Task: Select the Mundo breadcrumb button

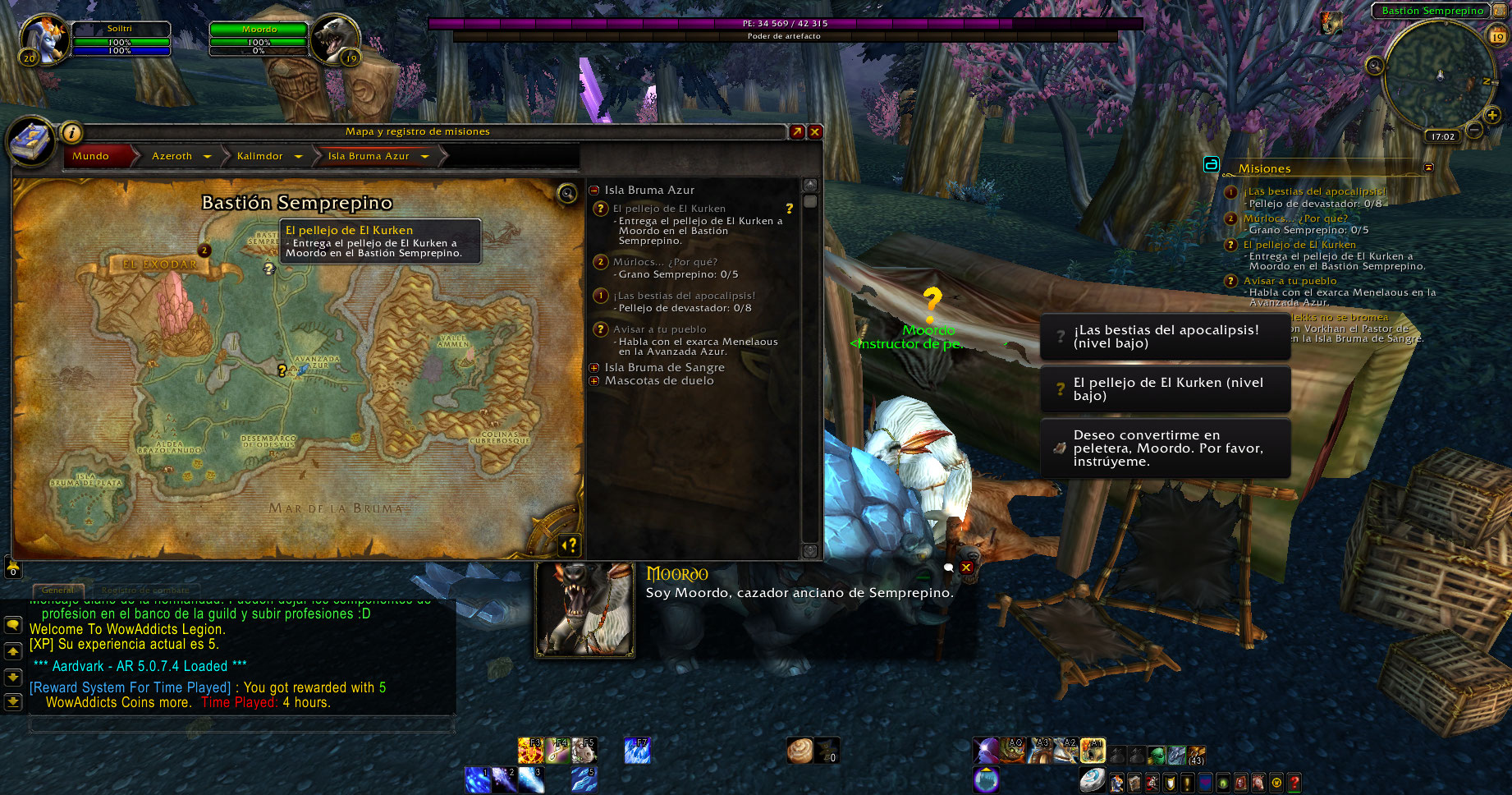Action: [91, 156]
